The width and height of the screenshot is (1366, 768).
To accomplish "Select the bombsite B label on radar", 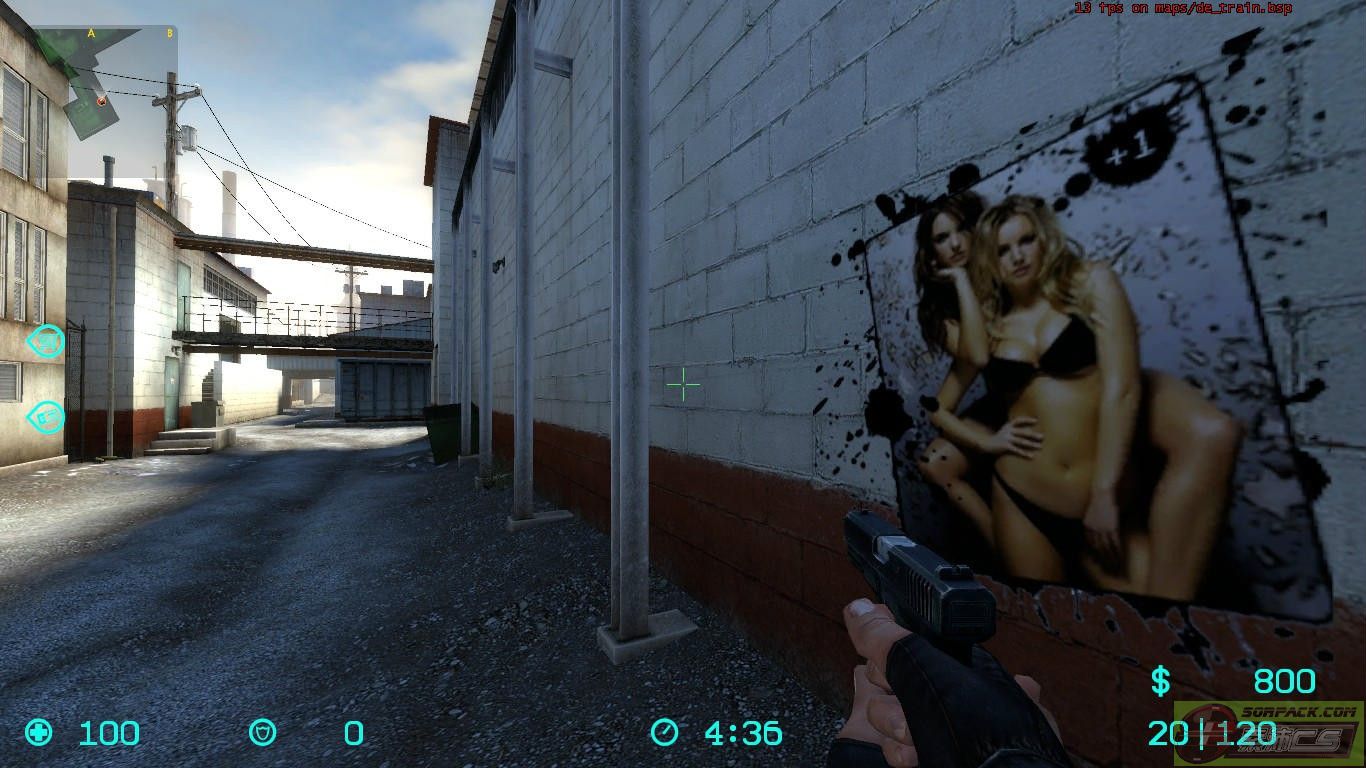I will [169, 33].
